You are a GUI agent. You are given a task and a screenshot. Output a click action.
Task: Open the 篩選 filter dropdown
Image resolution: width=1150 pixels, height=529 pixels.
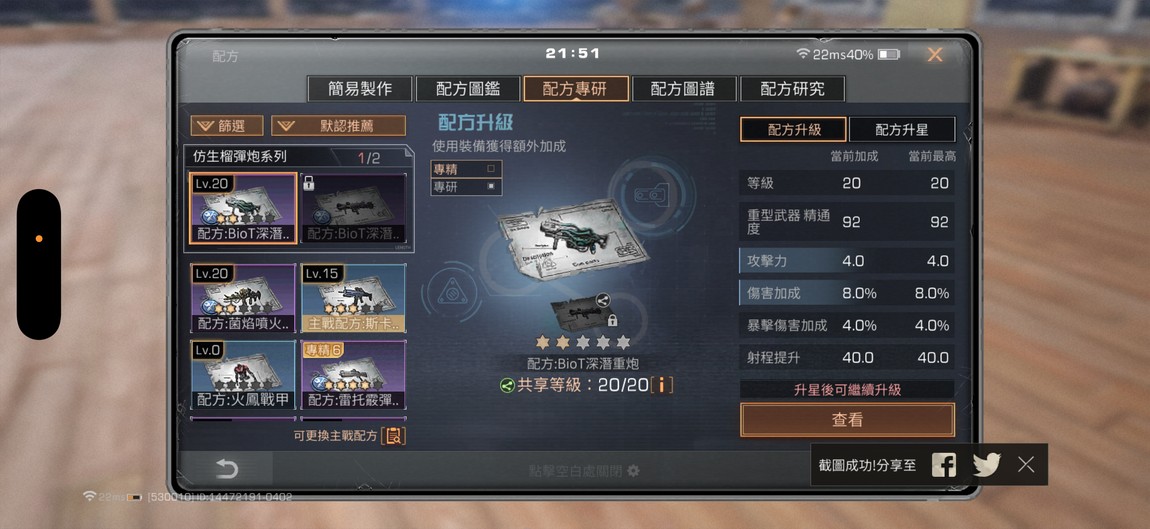coord(227,126)
